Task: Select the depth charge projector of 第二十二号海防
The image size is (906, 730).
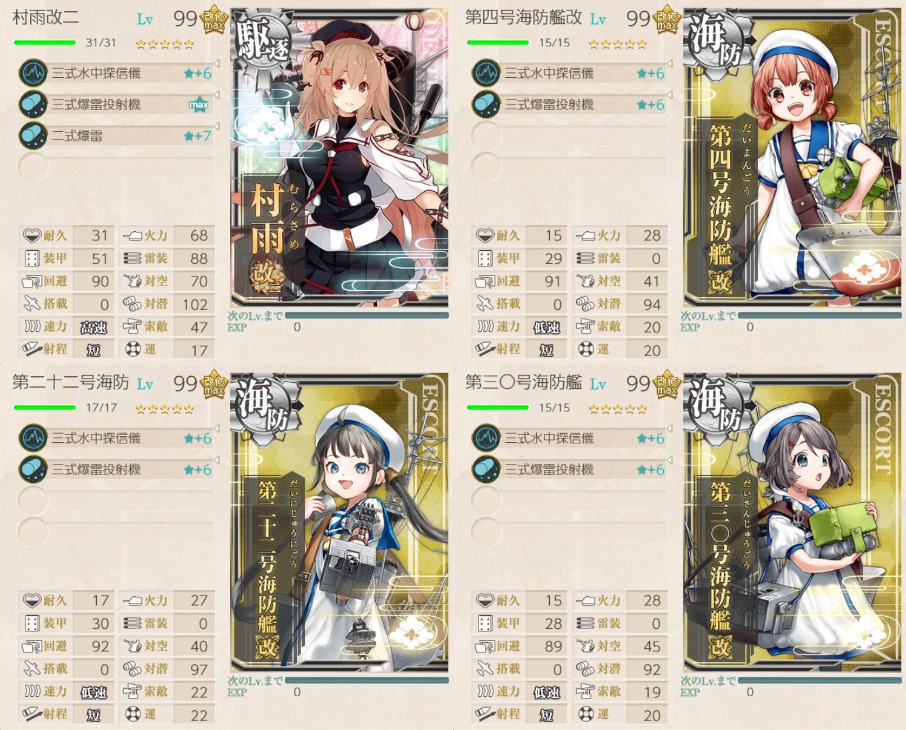Action: coord(115,469)
